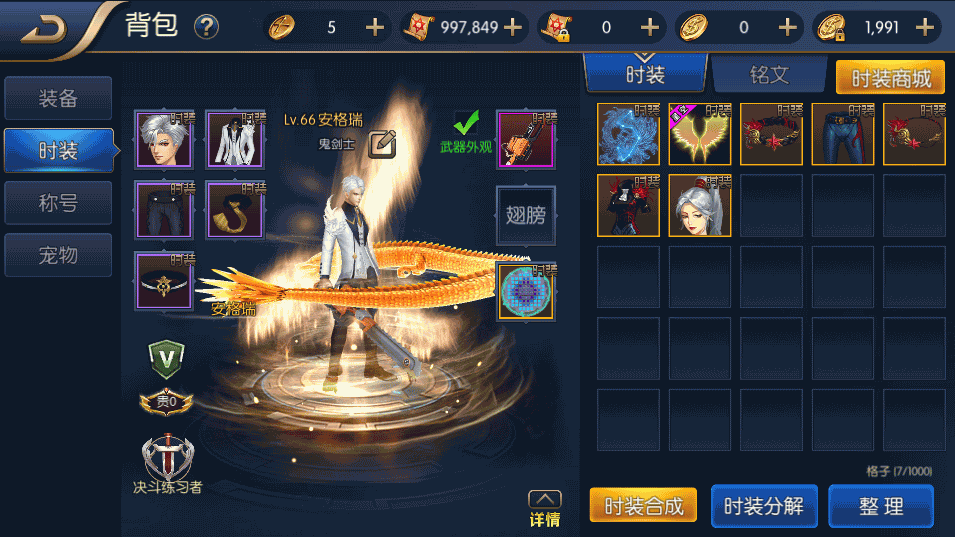Click the green V VIP badge
The width and height of the screenshot is (955, 537).
[x=165, y=356]
